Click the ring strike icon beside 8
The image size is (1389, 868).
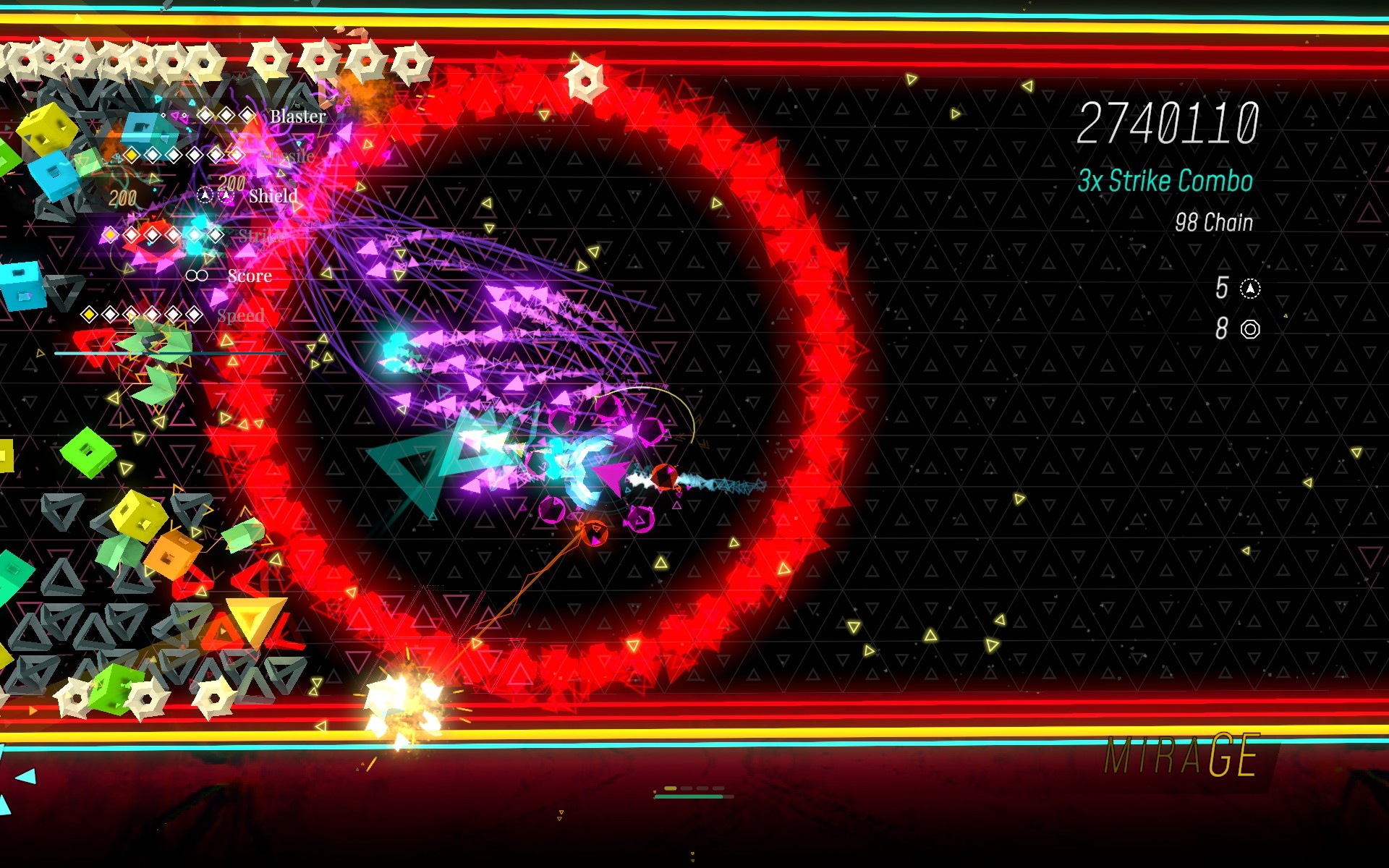tap(1250, 329)
